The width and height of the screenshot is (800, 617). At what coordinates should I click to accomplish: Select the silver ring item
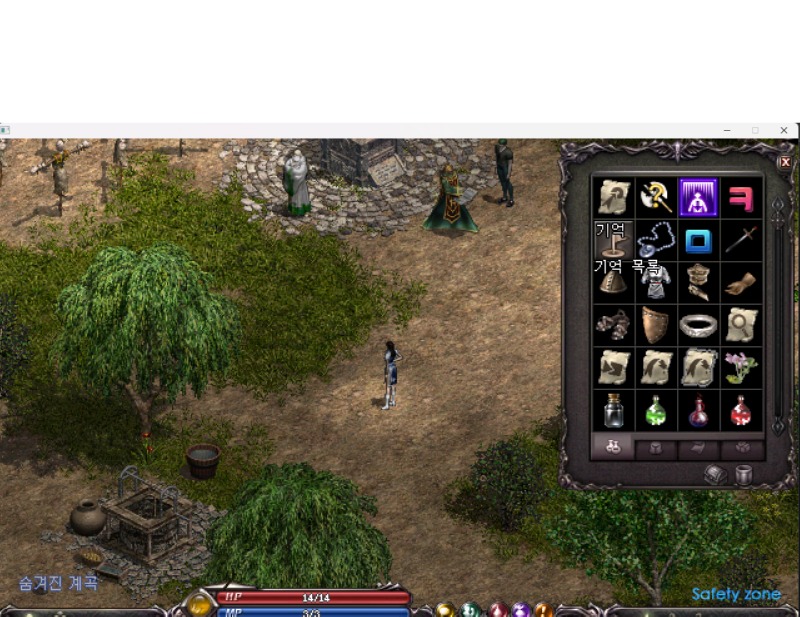[698, 325]
